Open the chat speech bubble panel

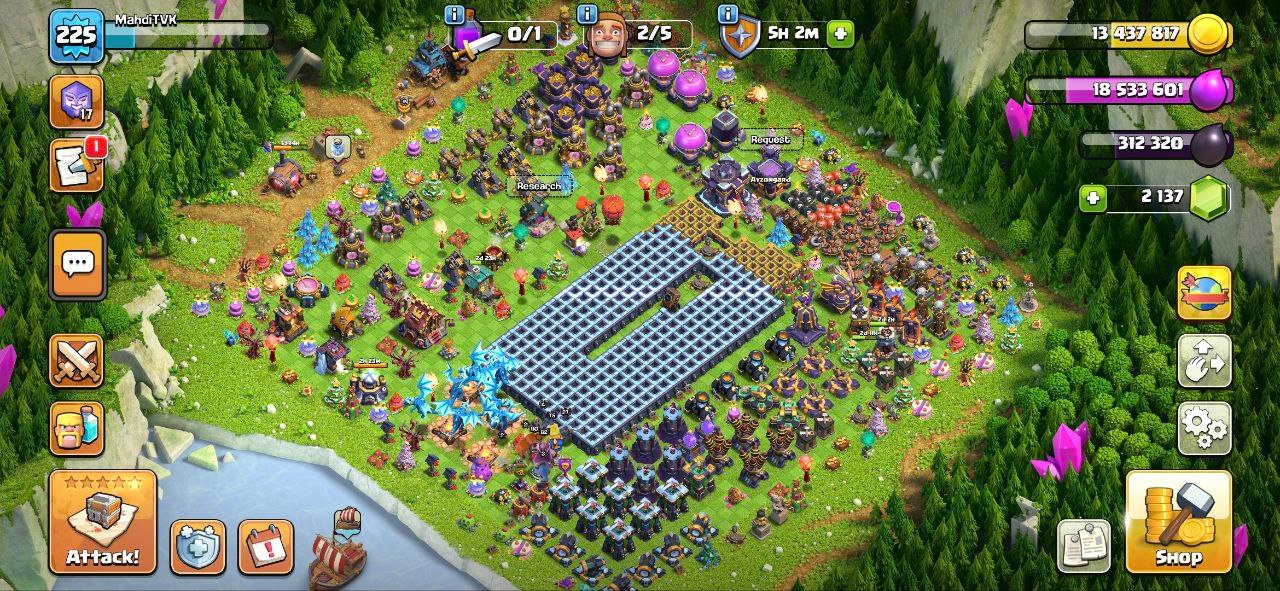[76, 265]
